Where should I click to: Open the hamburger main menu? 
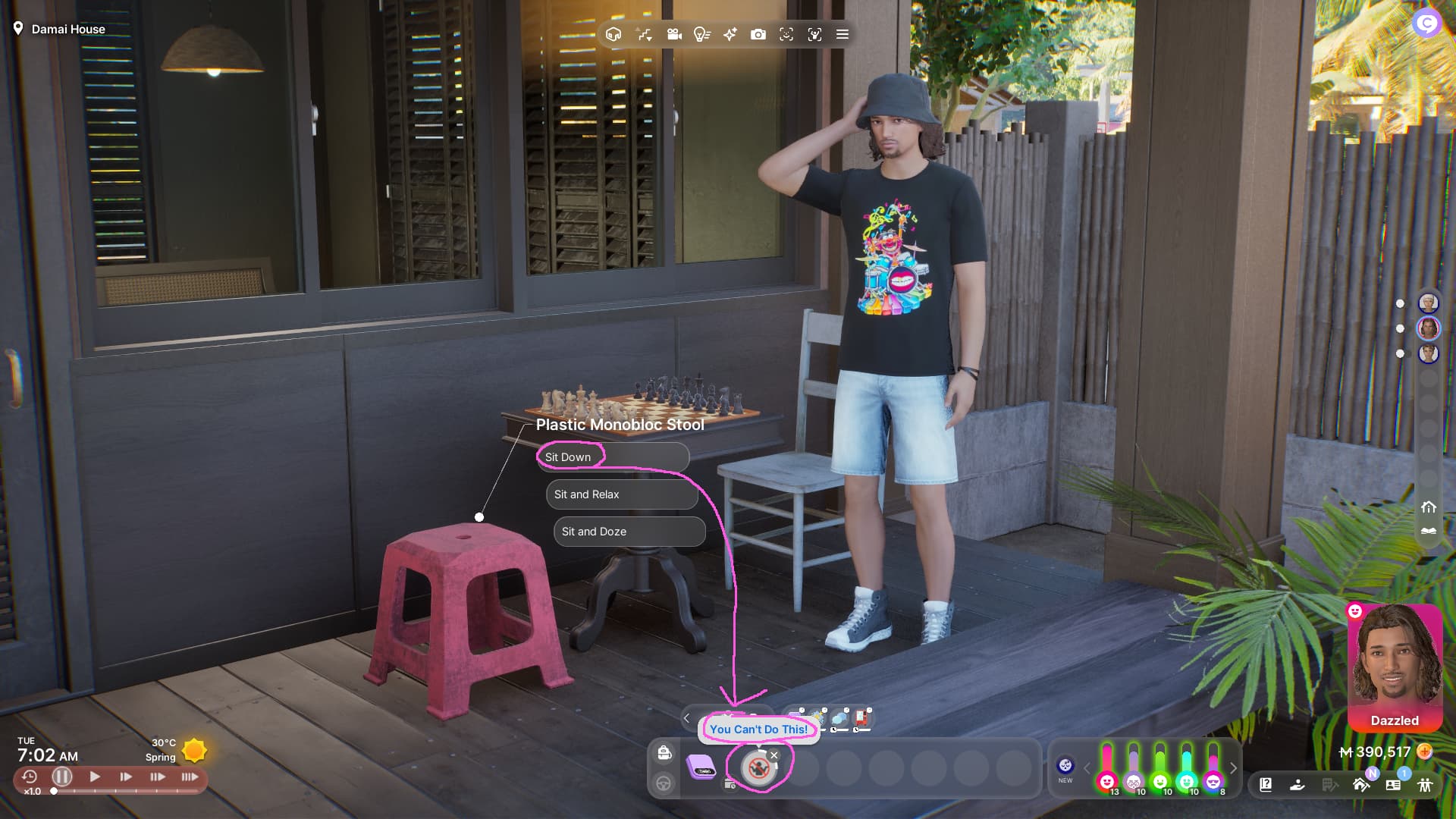(x=842, y=34)
